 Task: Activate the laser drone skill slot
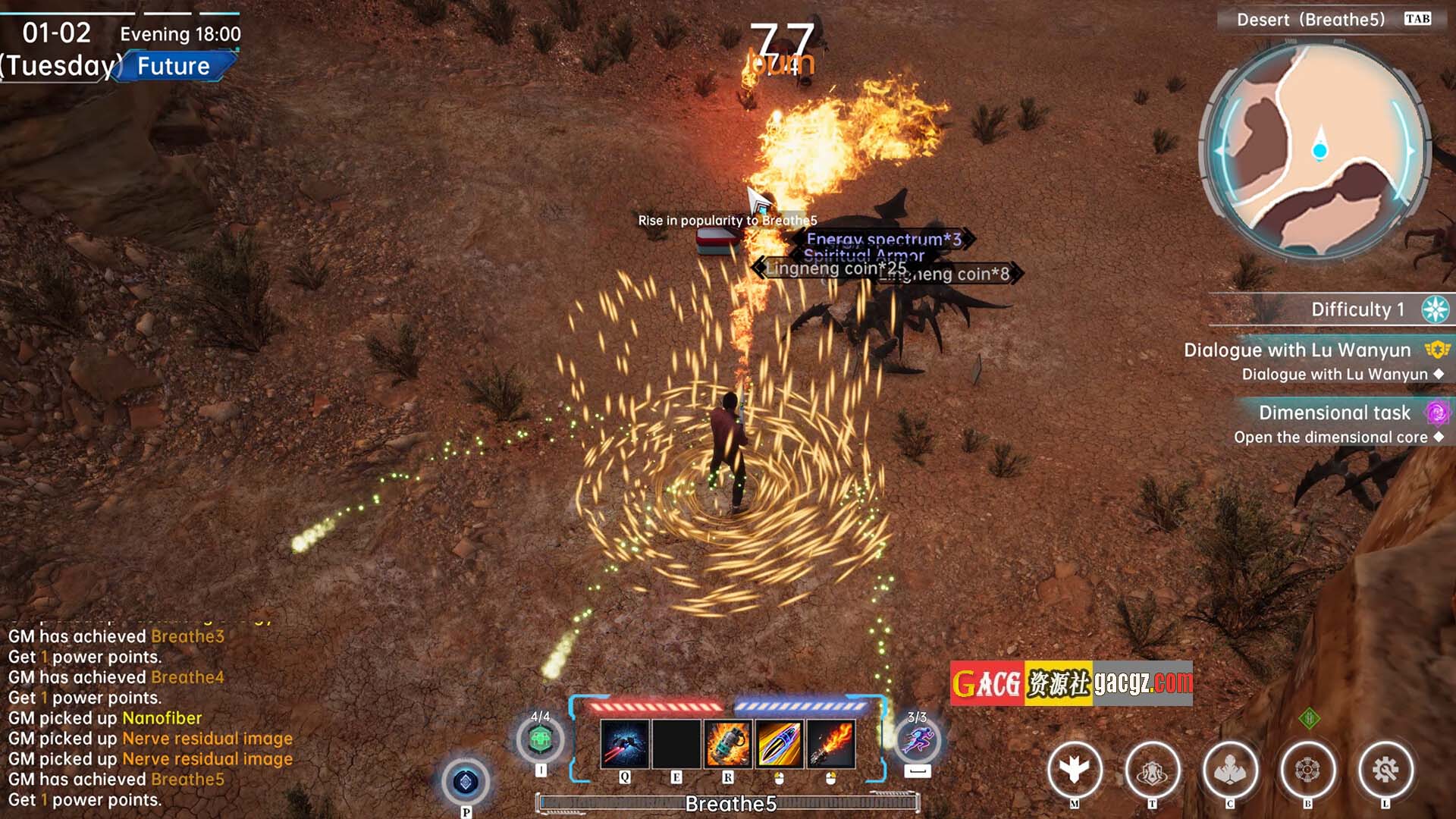pos(624,744)
